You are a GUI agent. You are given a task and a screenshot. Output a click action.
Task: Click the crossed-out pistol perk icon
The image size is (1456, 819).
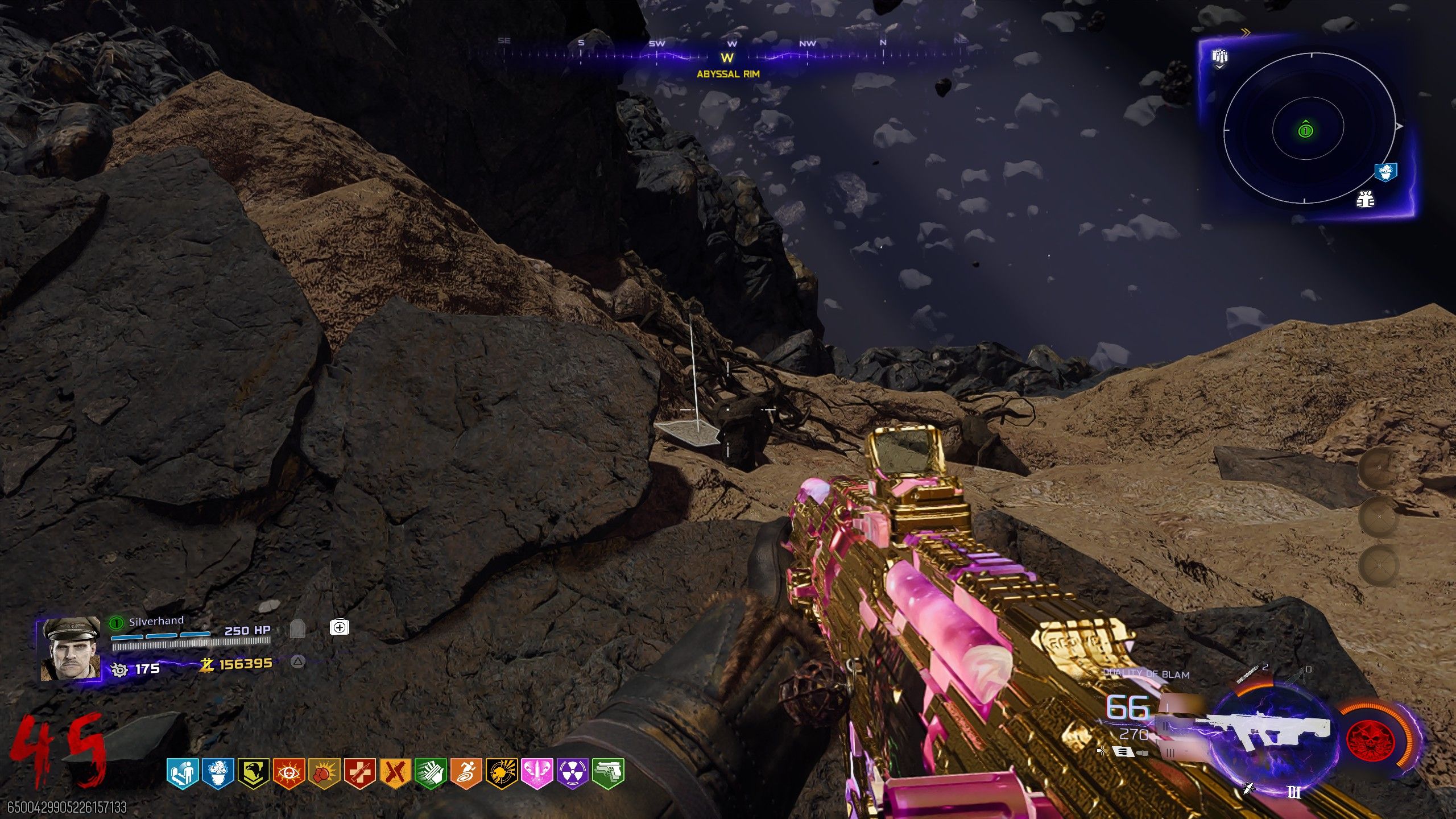click(395, 773)
